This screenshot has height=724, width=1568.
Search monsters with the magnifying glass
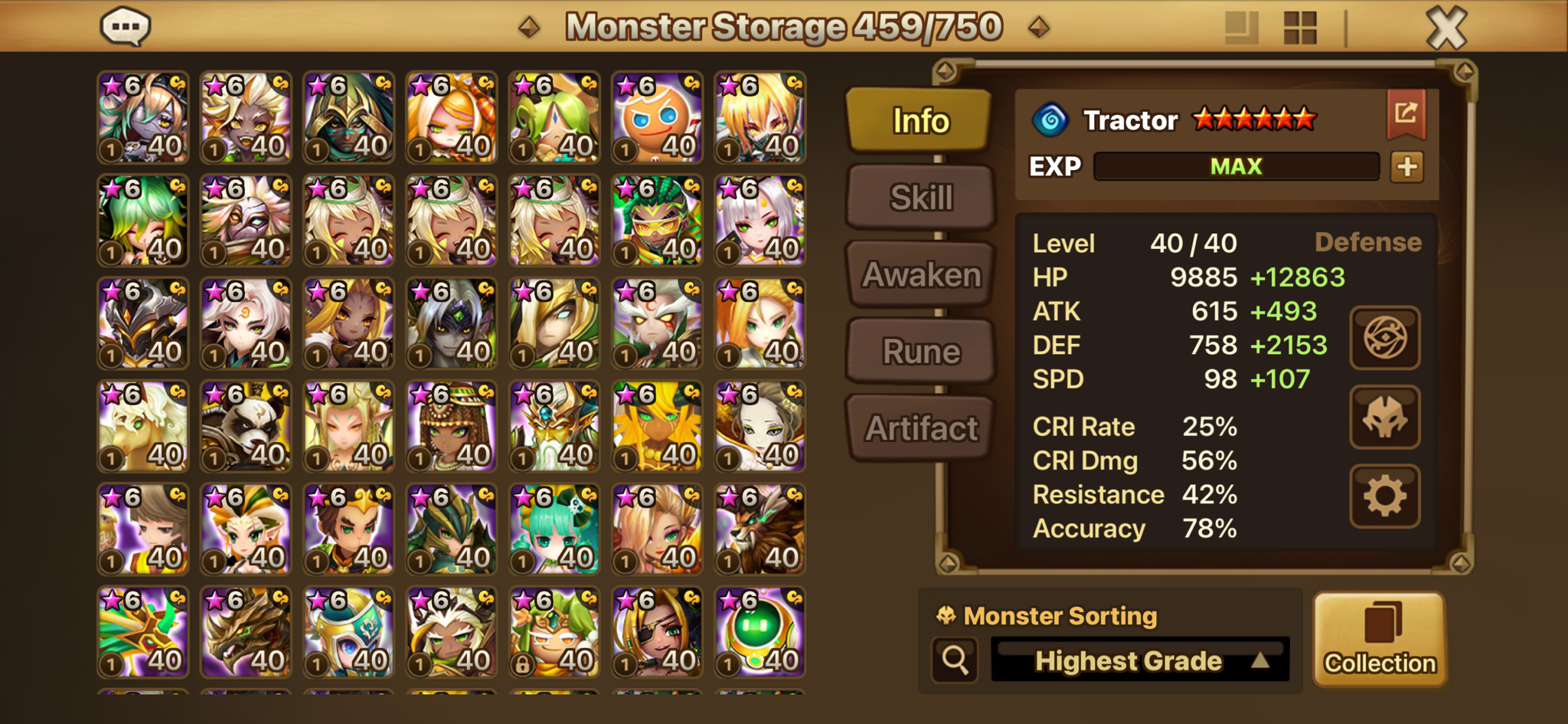point(955,659)
